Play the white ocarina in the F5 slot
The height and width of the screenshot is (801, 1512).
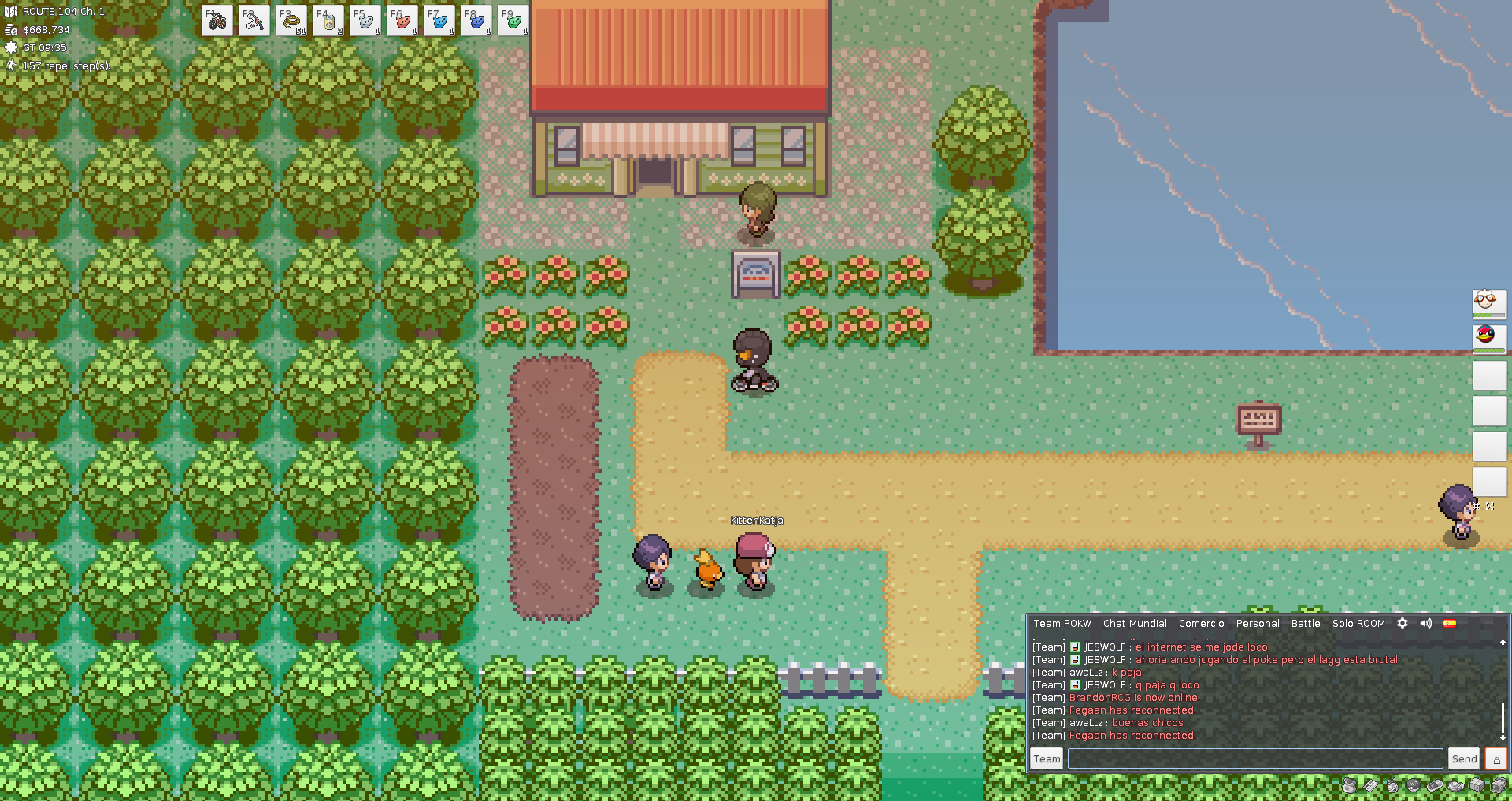pos(365,20)
